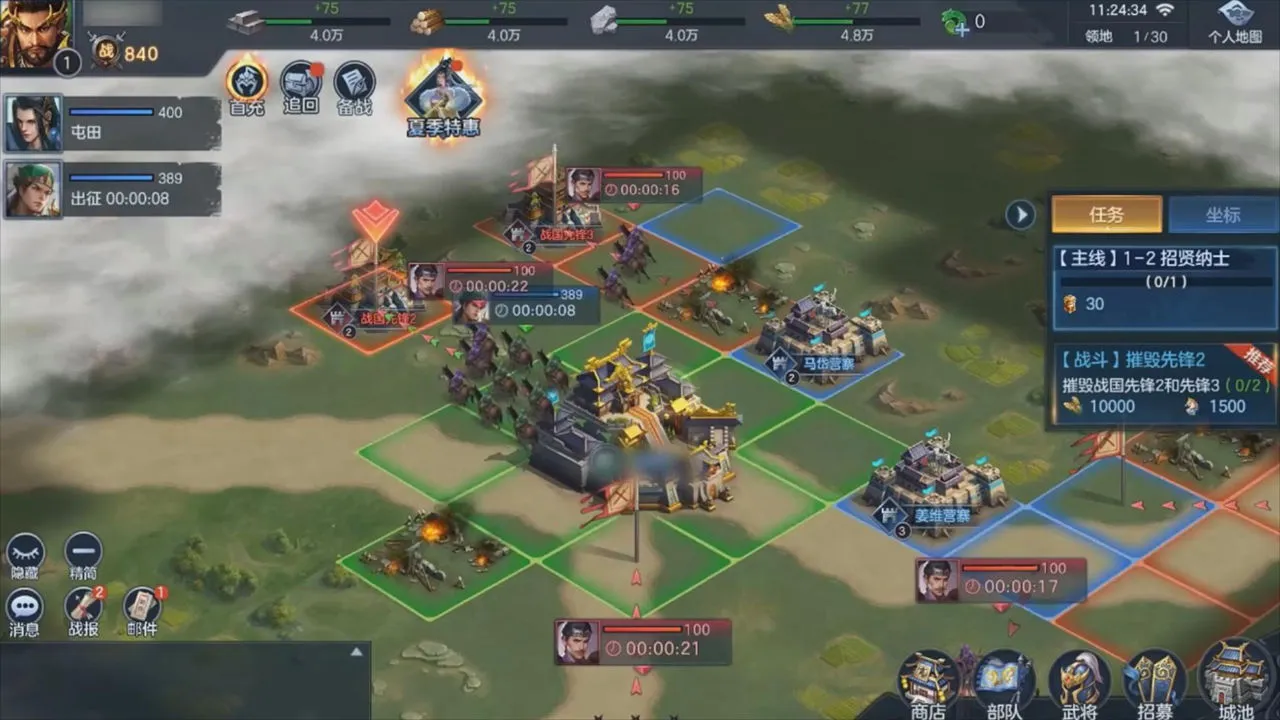Open the player avatar profile
Viewport: 1280px width, 720px height.
tap(36, 35)
